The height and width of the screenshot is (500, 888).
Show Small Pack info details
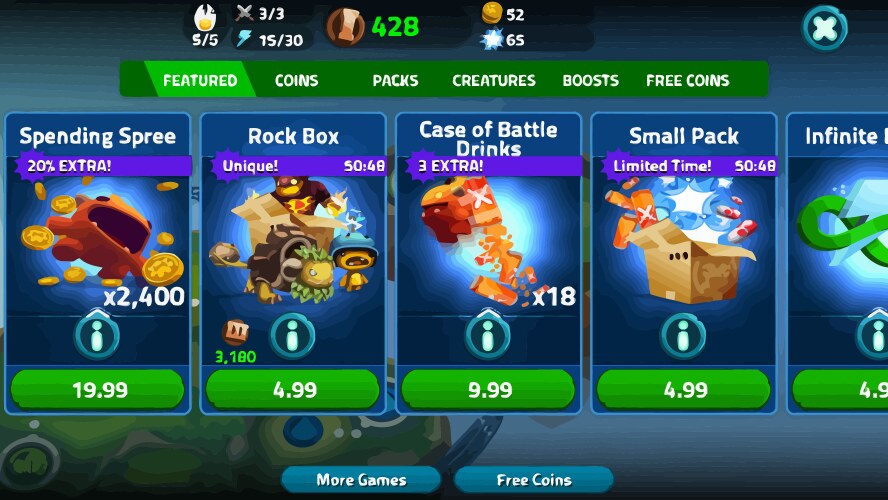[x=684, y=335]
